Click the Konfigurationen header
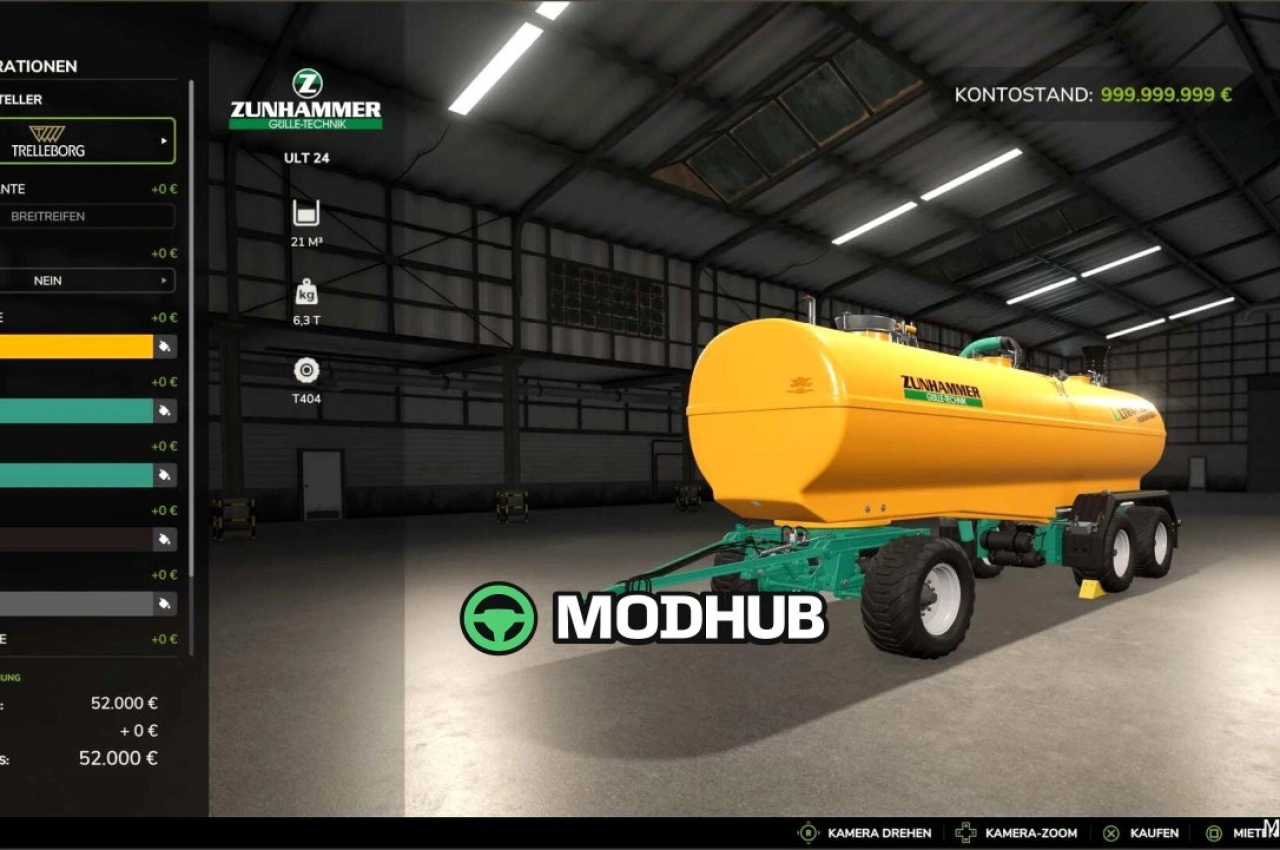Image resolution: width=1280 pixels, height=850 pixels. (40, 66)
